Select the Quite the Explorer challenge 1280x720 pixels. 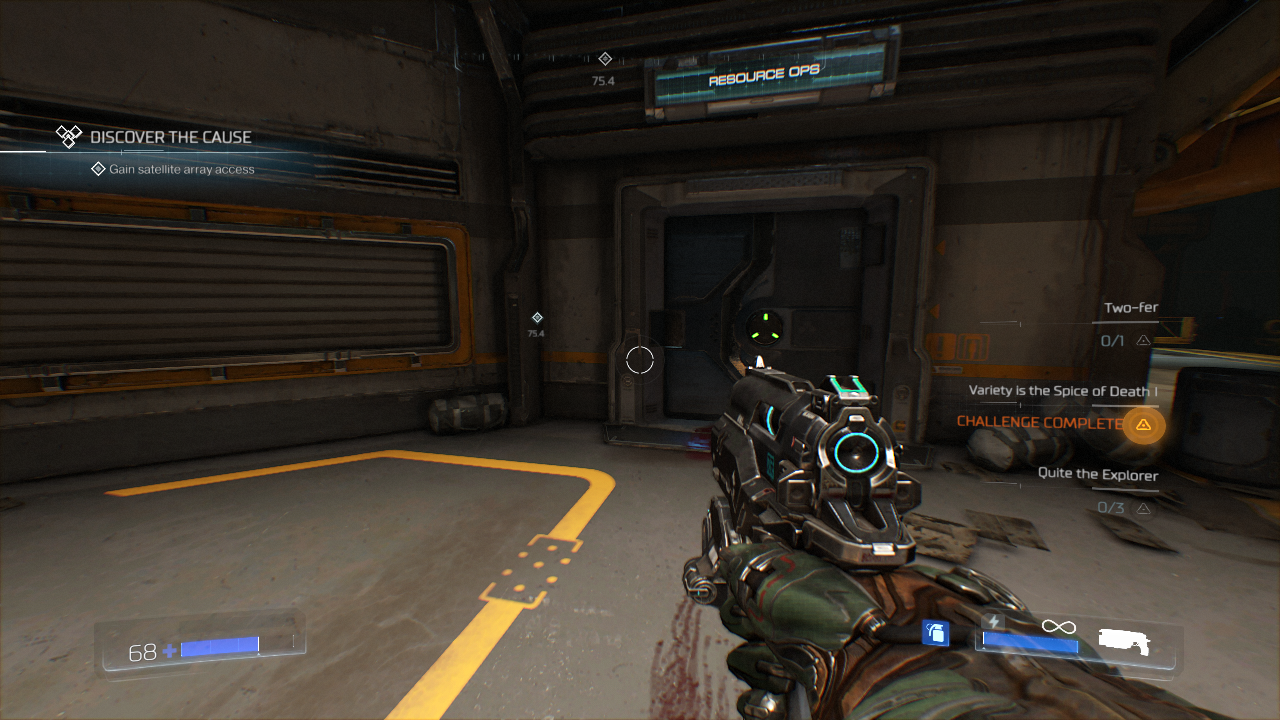click(x=1097, y=475)
